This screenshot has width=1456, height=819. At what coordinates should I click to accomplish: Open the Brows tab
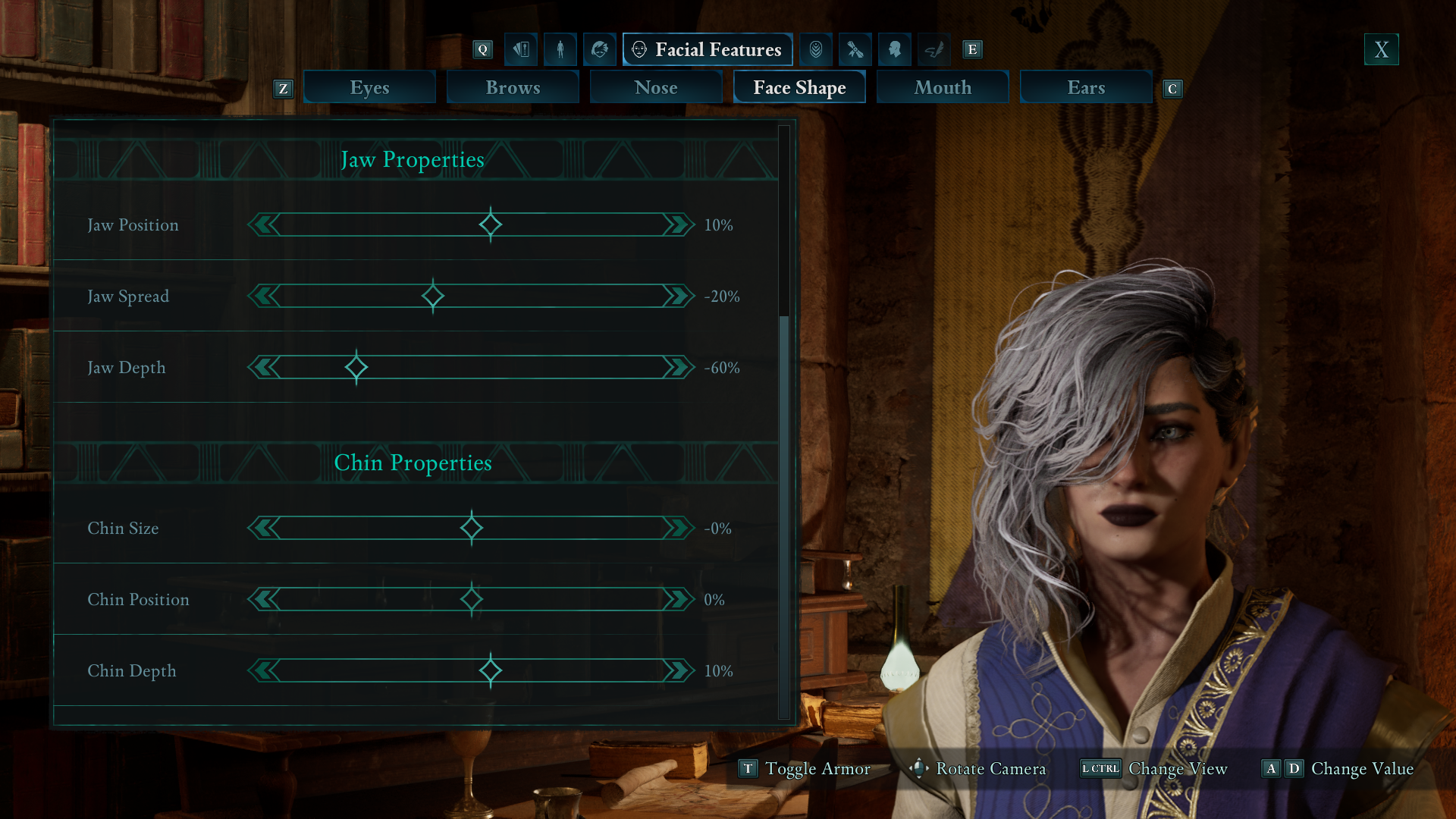(513, 87)
